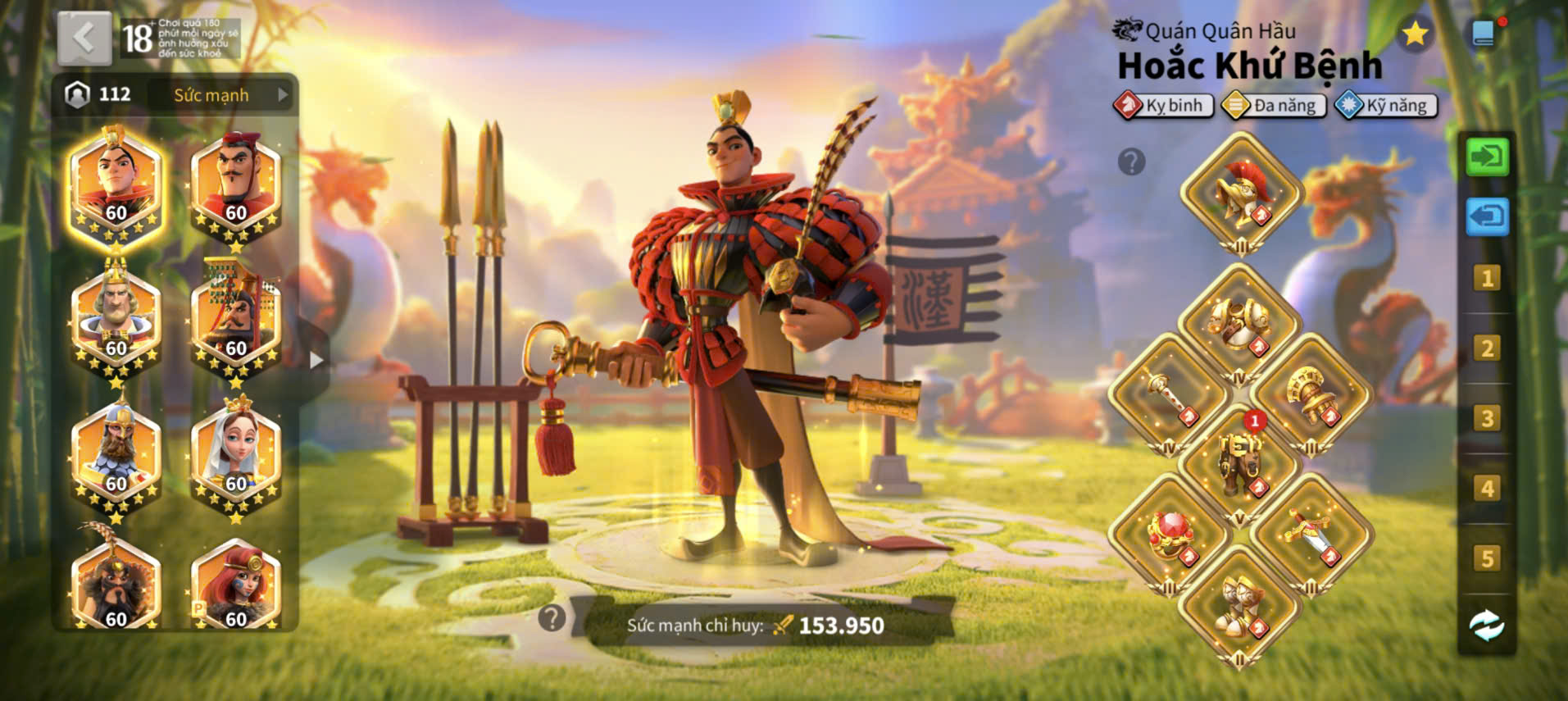Image resolution: width=1568 pixels, height=701 pixels.
Task: Expand the commander list side arrow
Action: (316, 360)
